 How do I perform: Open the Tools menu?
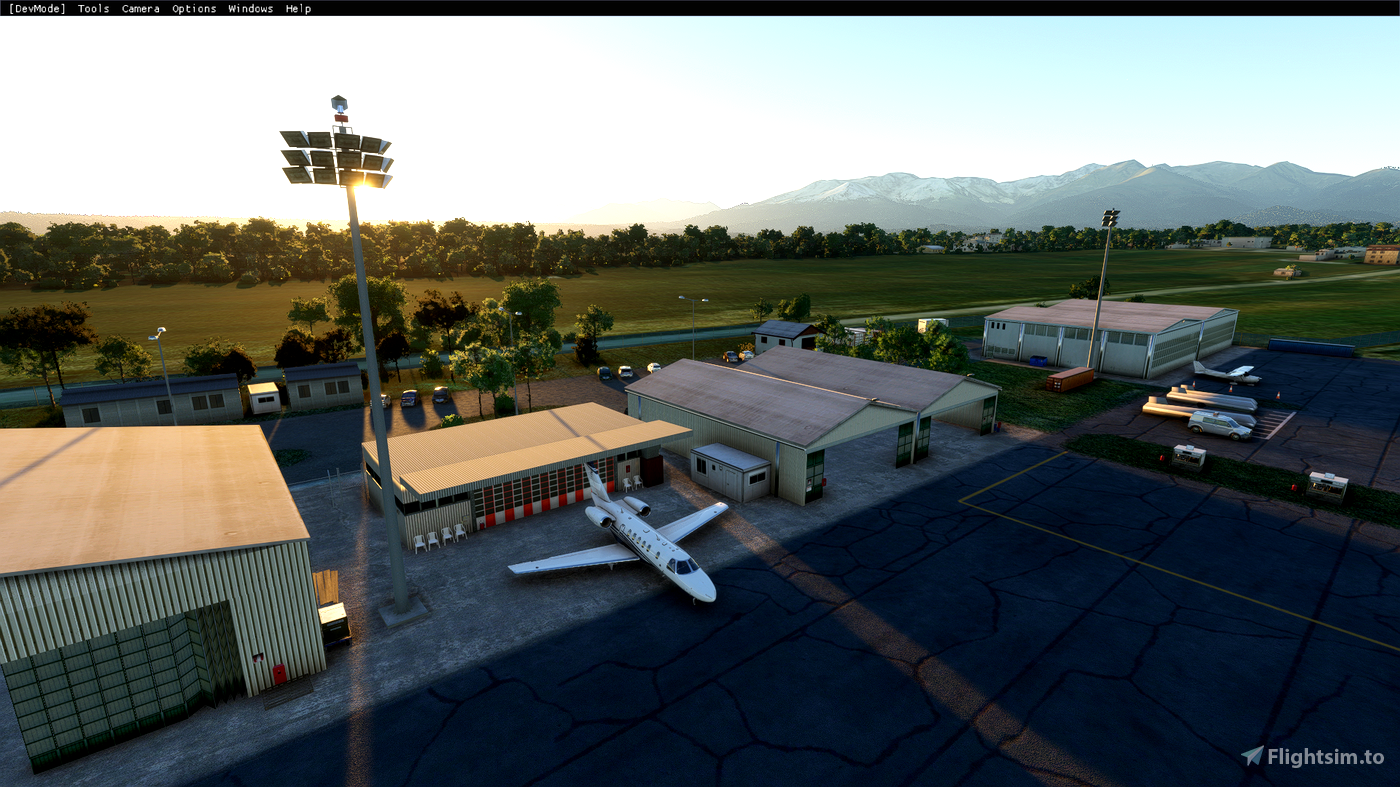tap(92, 8)
